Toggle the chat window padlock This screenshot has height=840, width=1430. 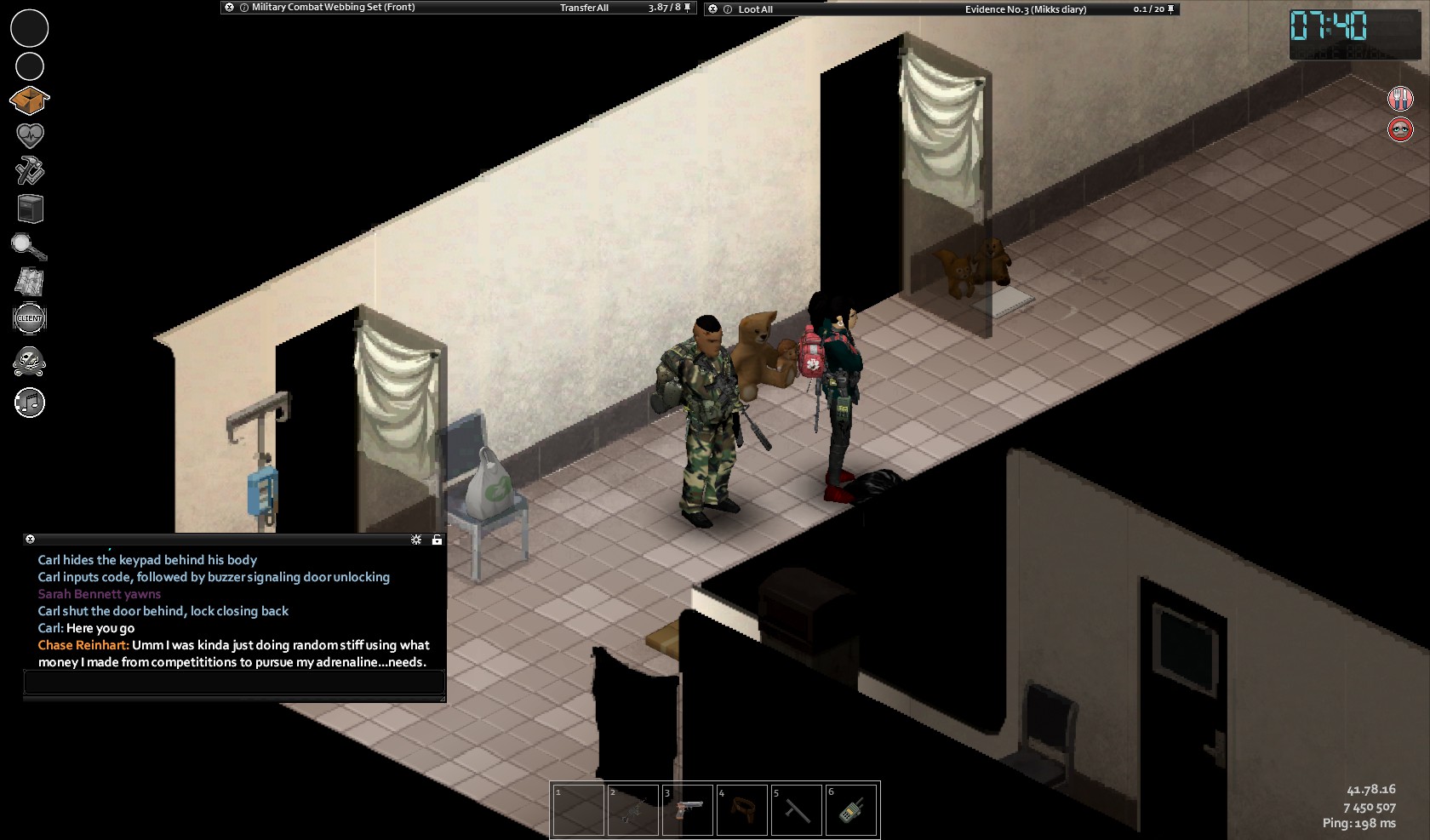[x=437, y=540]
